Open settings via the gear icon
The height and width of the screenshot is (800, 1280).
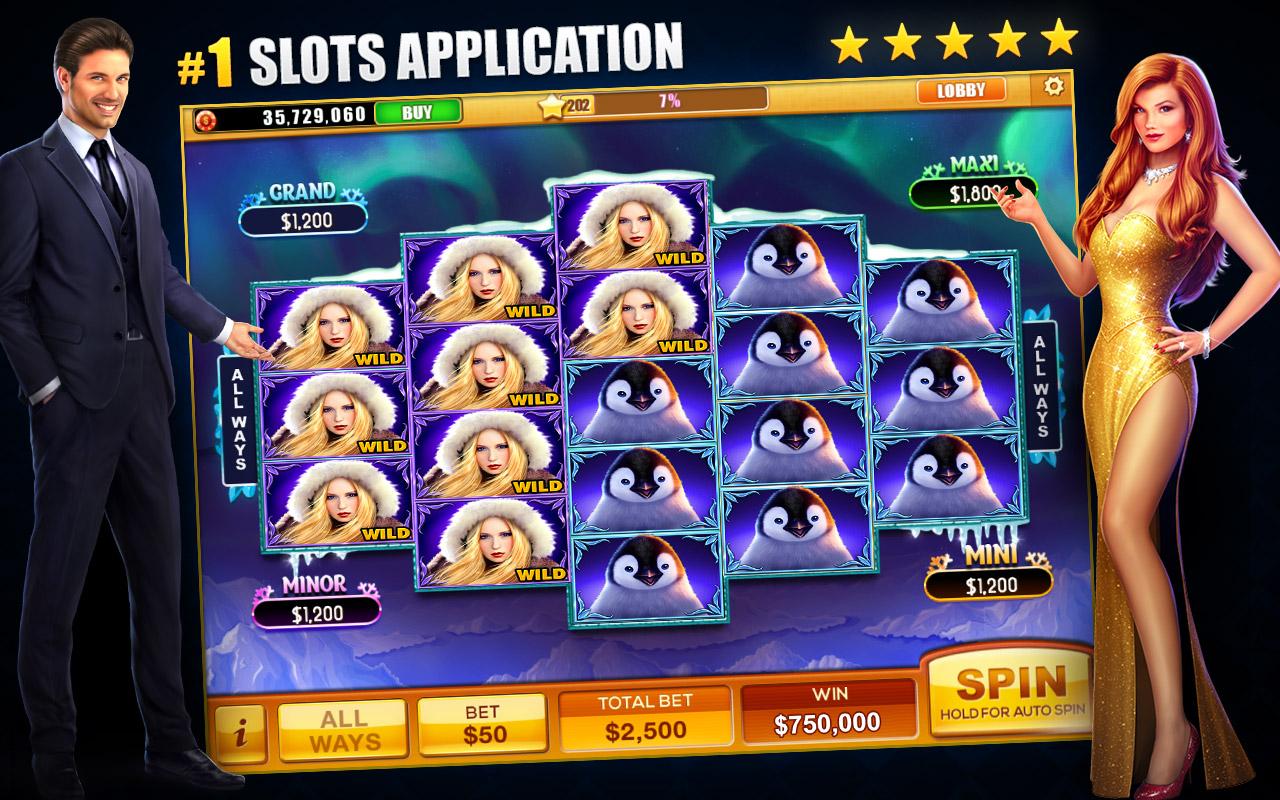click(1053, 87)
